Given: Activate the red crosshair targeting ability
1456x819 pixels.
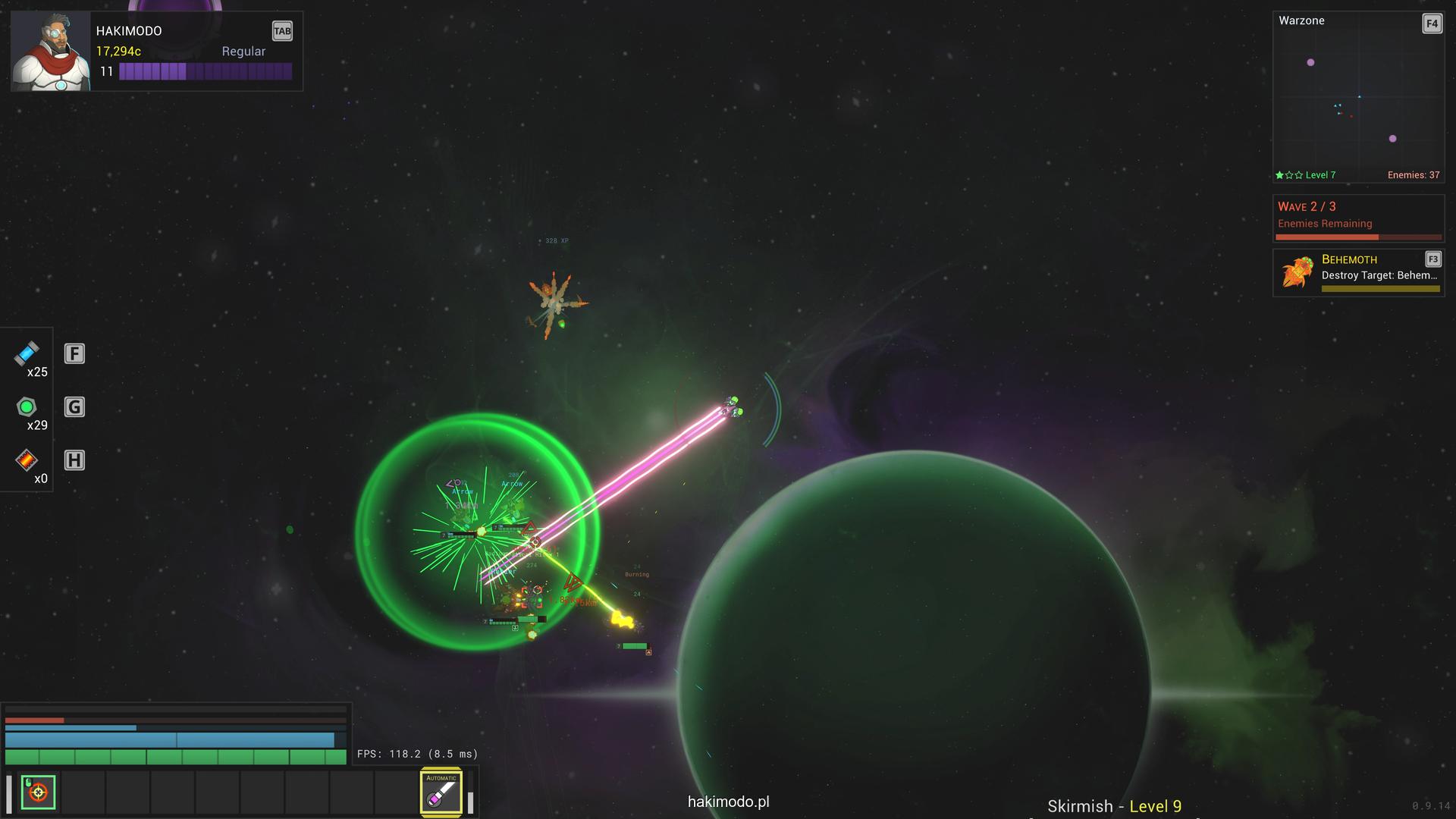Looking at the screenshot, I should pyautogui.click(x=38, y=792).
